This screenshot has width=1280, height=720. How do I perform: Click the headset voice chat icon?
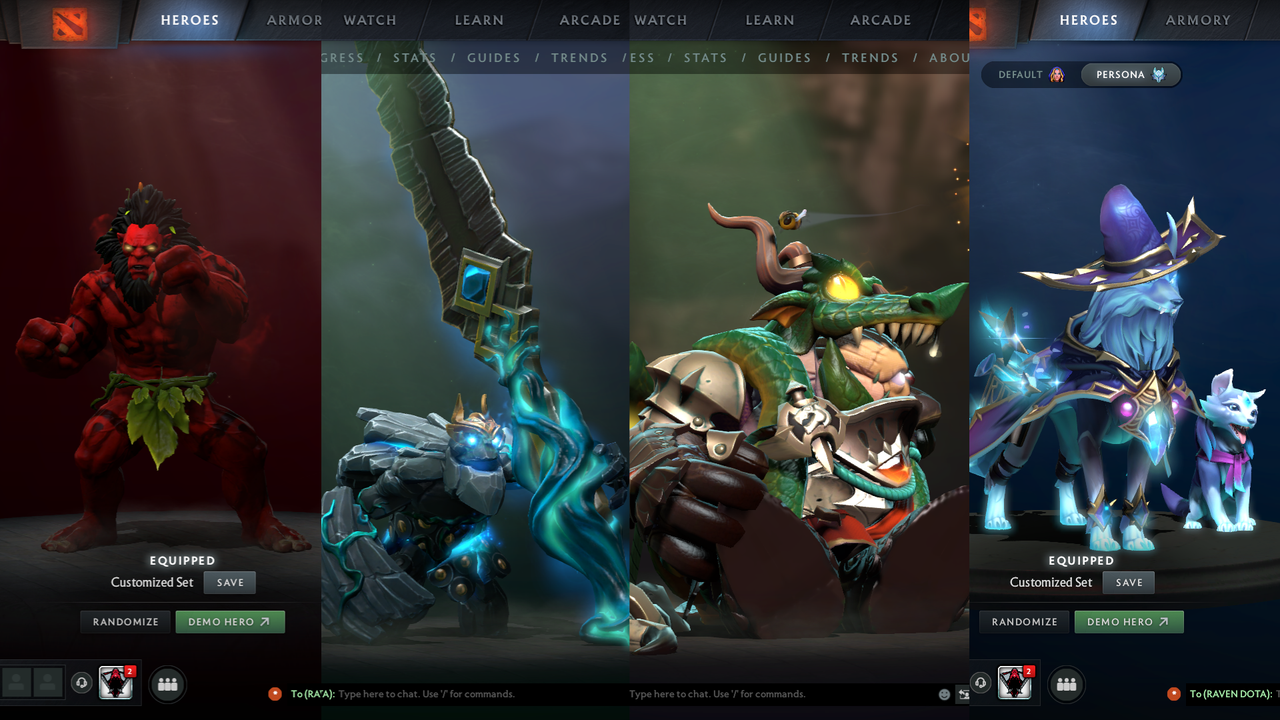point(80,684)
